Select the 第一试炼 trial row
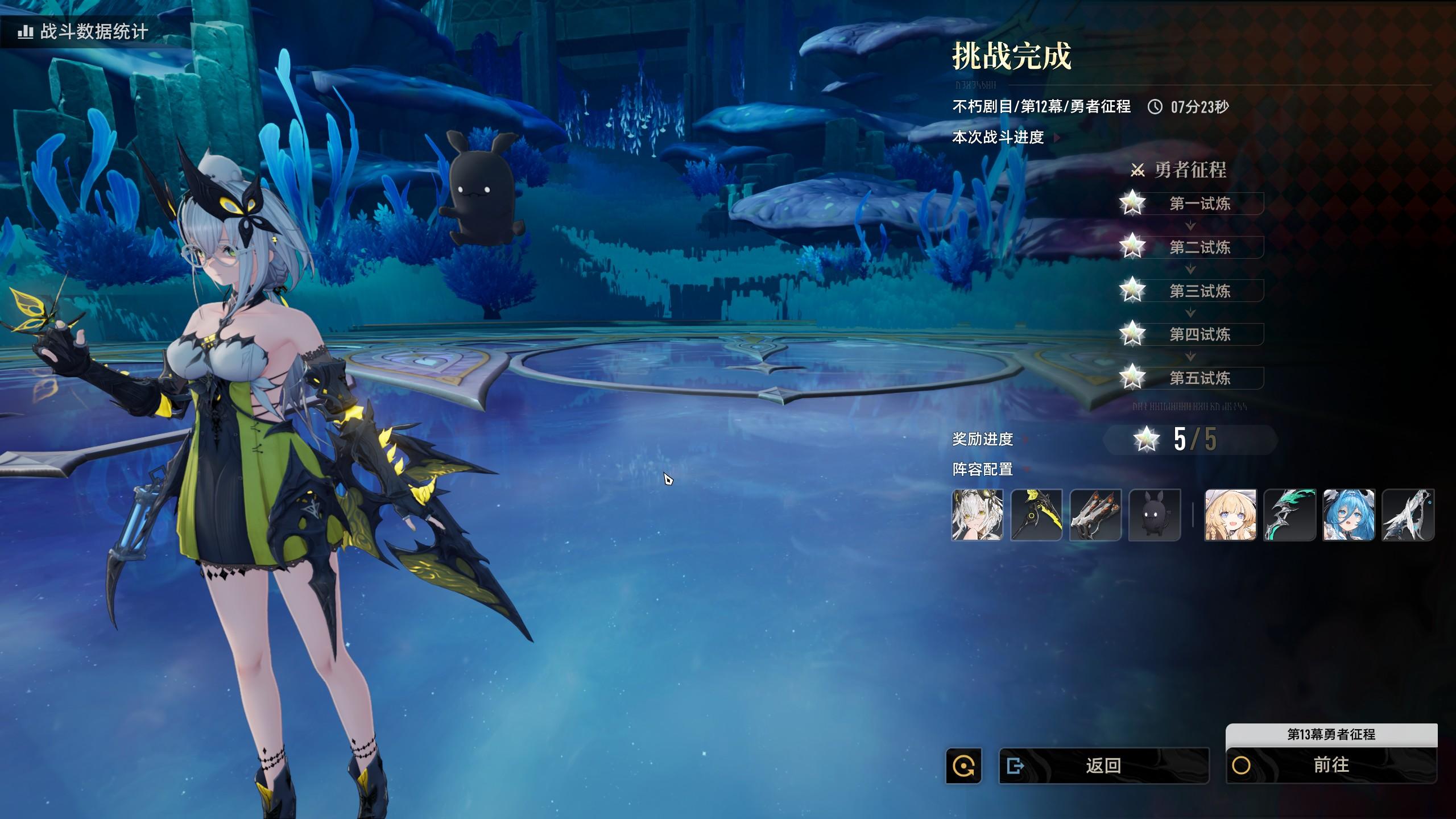1456x819 pixels. click(1199, 204)
